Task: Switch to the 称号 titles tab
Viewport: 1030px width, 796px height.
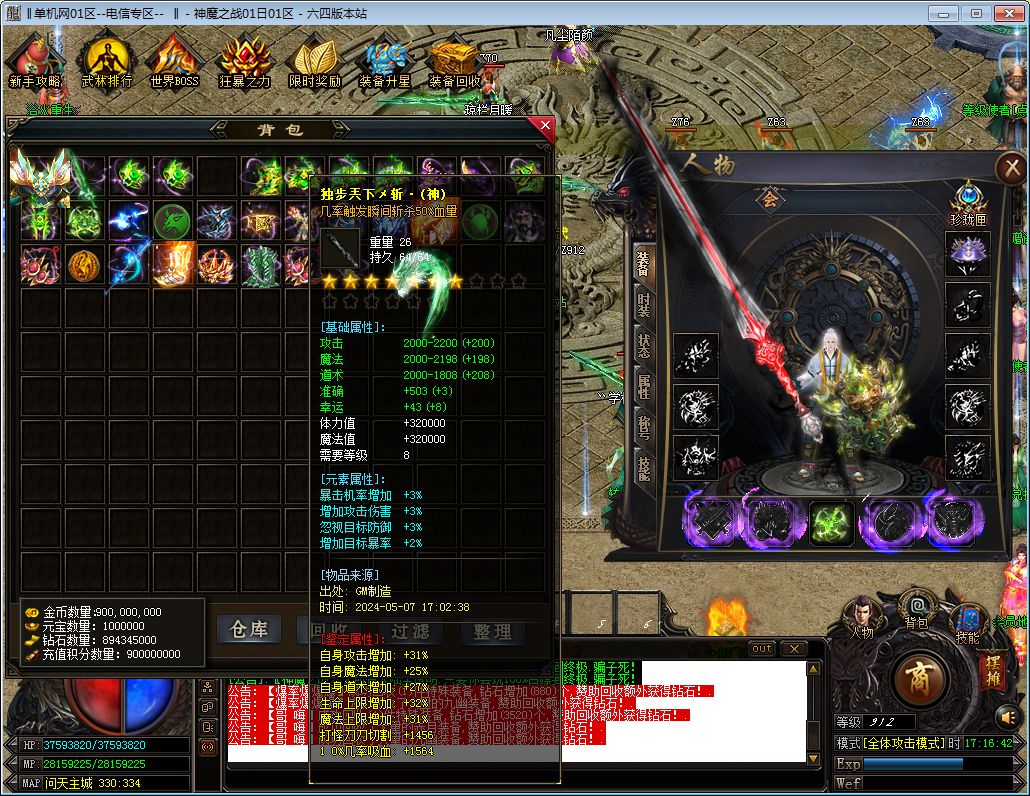Action: [645, 428]
